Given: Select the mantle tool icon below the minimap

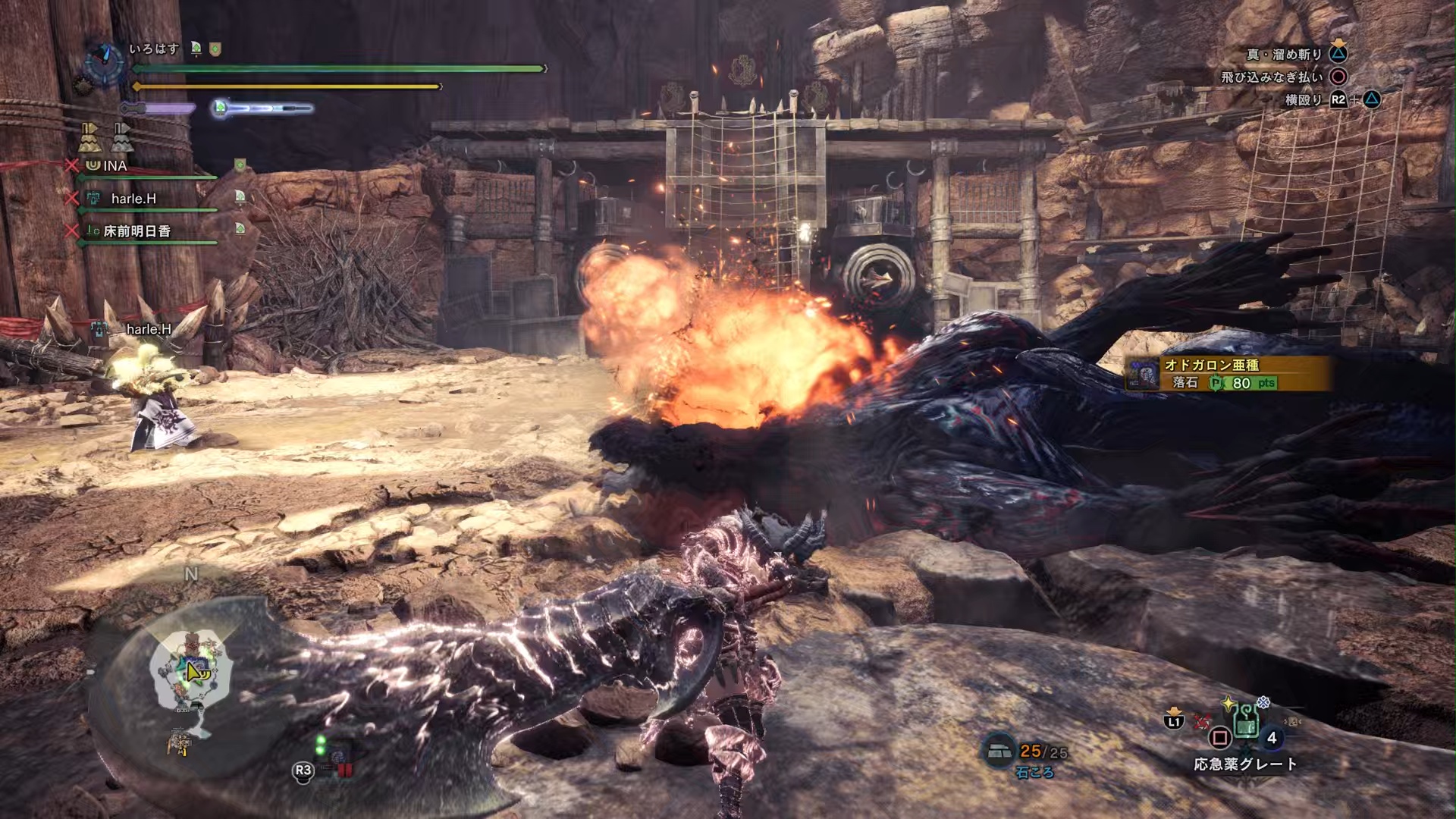Looking at the screenshot, I should (x=180, y=743).
